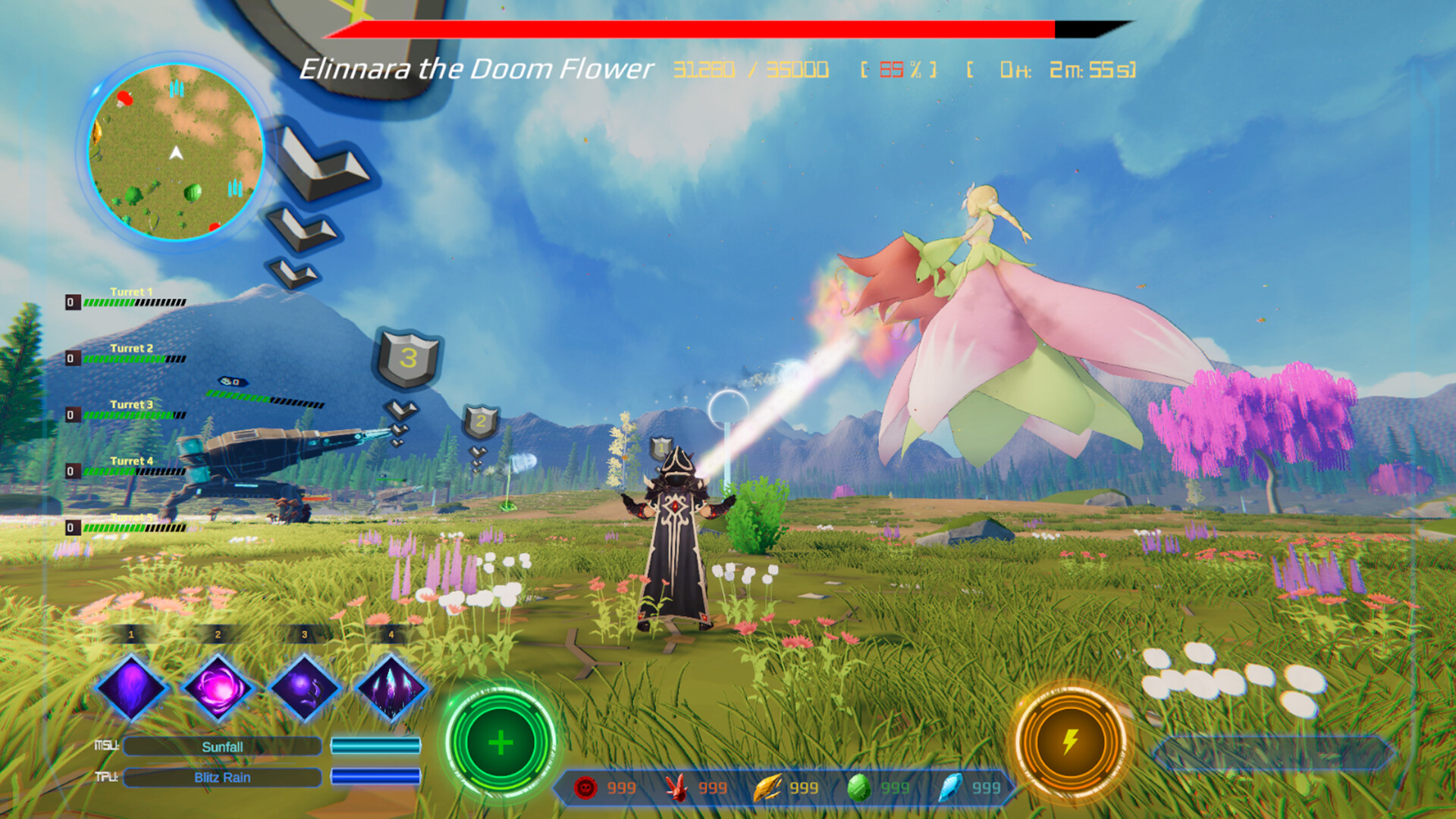Image resolution: width=1456 pixels, height=819 pixels.
Task: Select the gold shard resource icon
Action: pyautogui.click(x=767, y=788)
